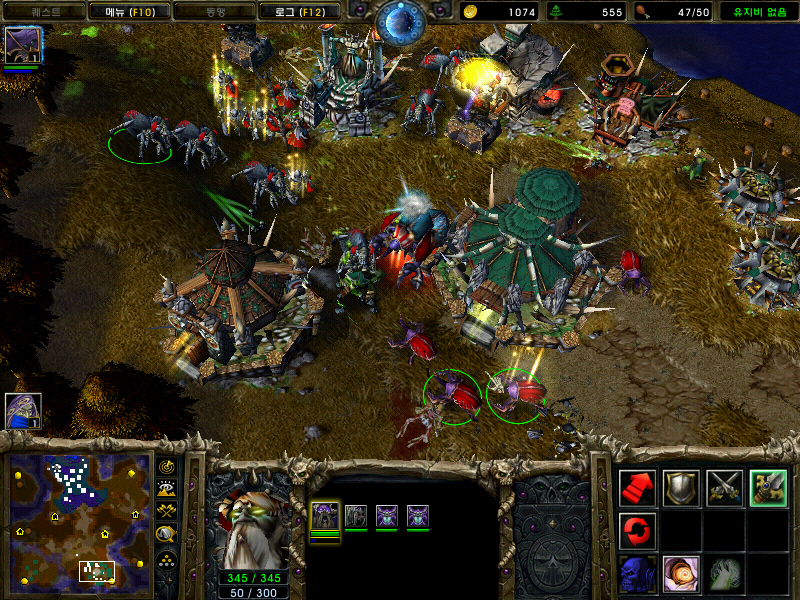Viewport: 800px width, 600px height.
Task: Select the idle worker icon above the minimap
Action: [21, 410]
